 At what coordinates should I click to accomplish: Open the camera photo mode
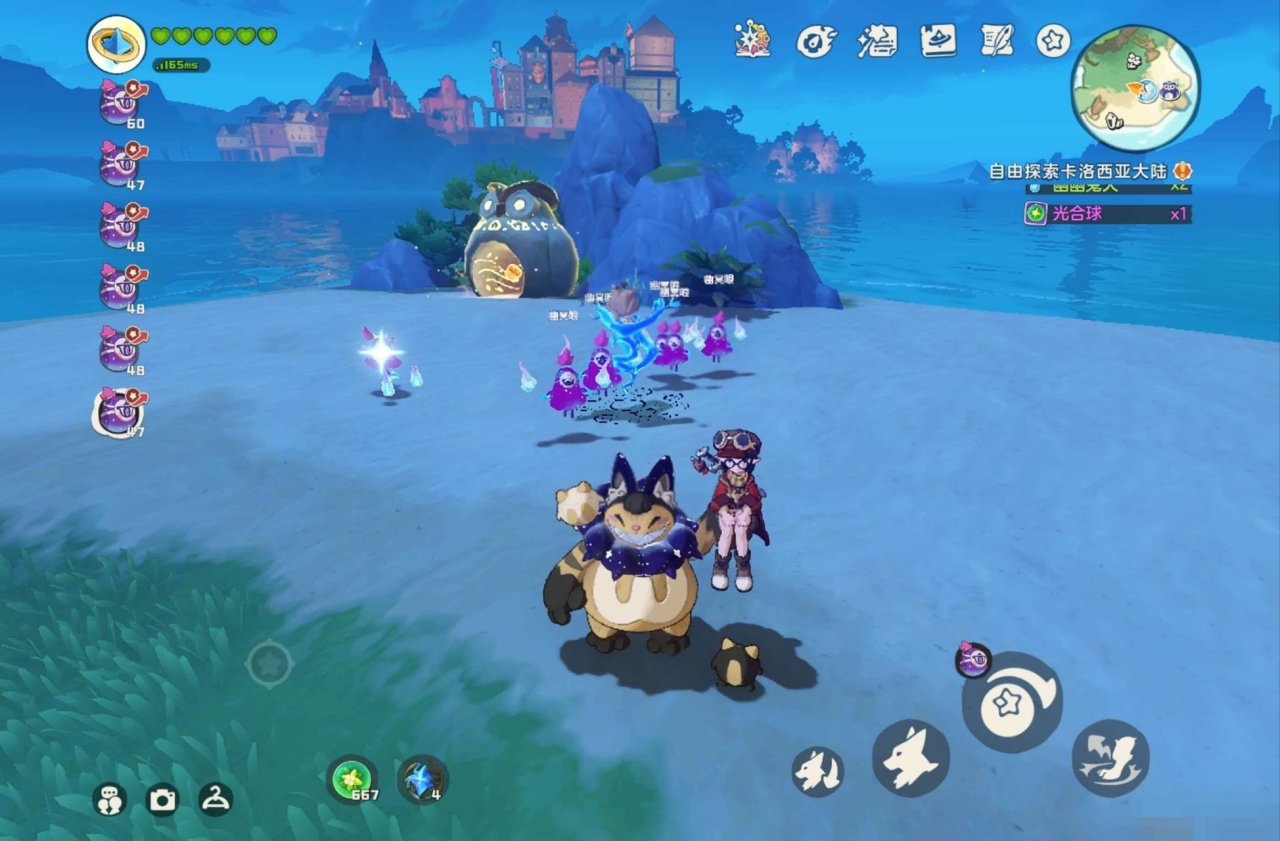[x=162, y=799]
